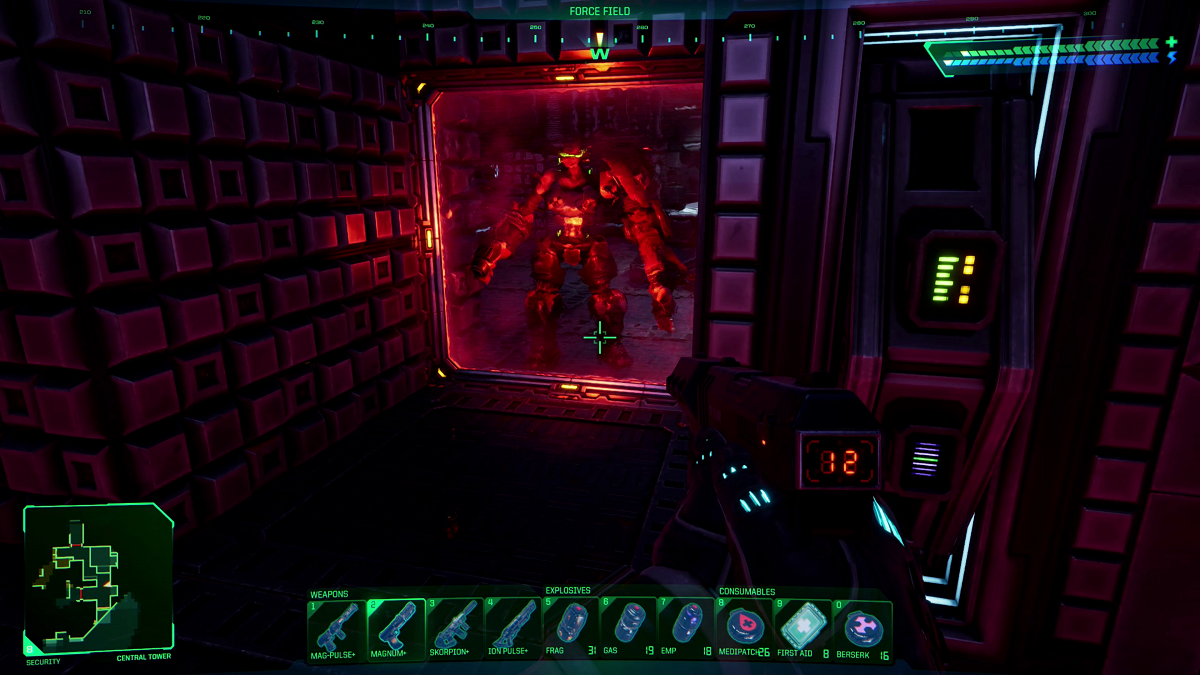This screenshot has width=1200, height=675.
Task: Select the Frag grenade slot
Action: (571, 628)
